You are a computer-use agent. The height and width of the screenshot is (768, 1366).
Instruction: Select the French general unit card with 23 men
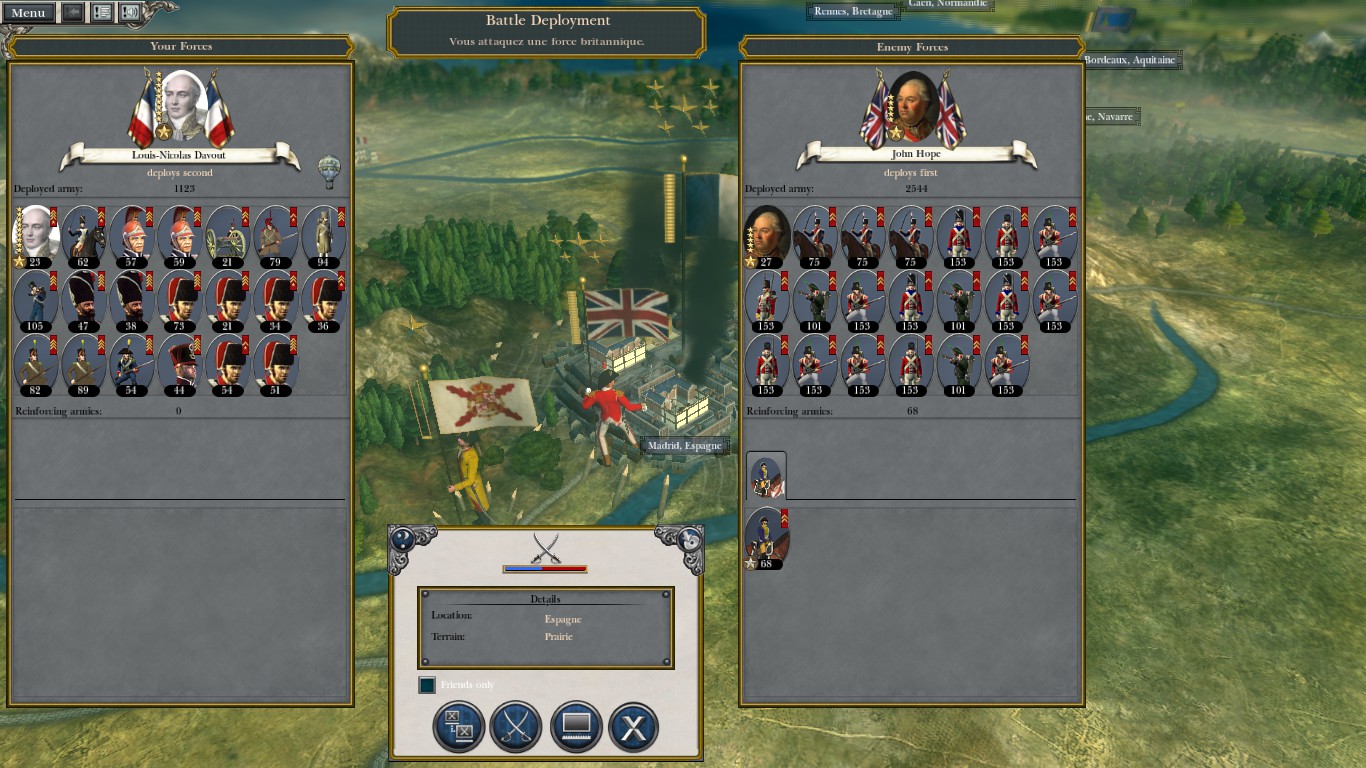pos(35,237)
